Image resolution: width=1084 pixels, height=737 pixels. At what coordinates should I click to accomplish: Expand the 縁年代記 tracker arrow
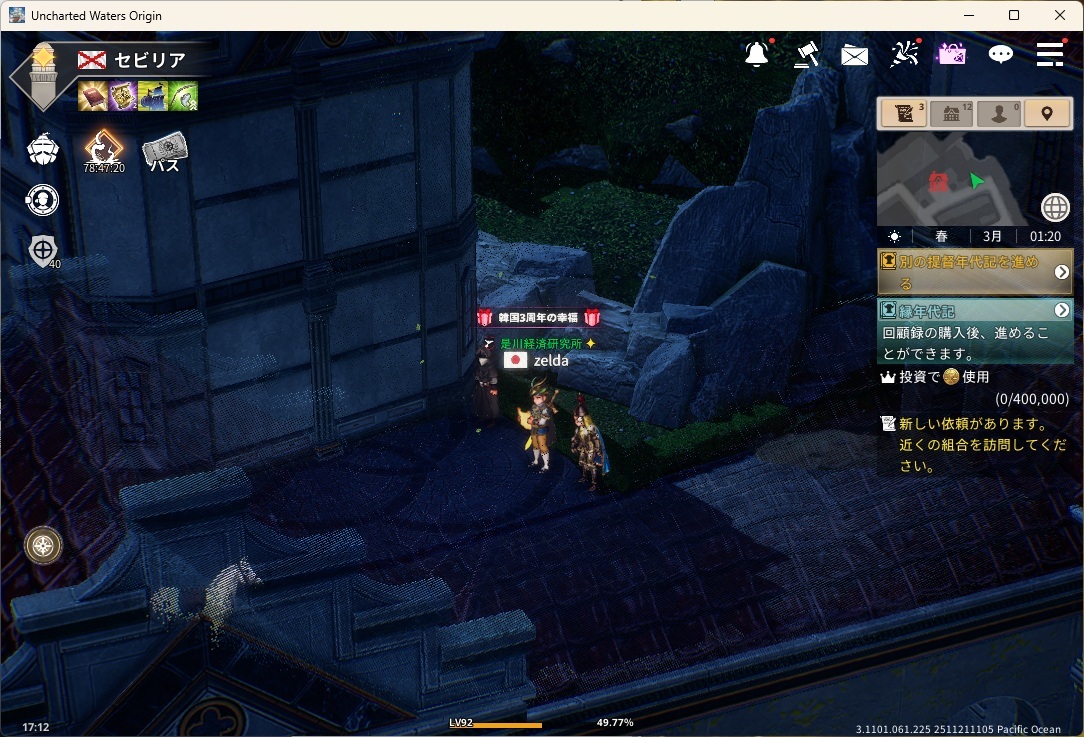click(x=1062, y=311)
